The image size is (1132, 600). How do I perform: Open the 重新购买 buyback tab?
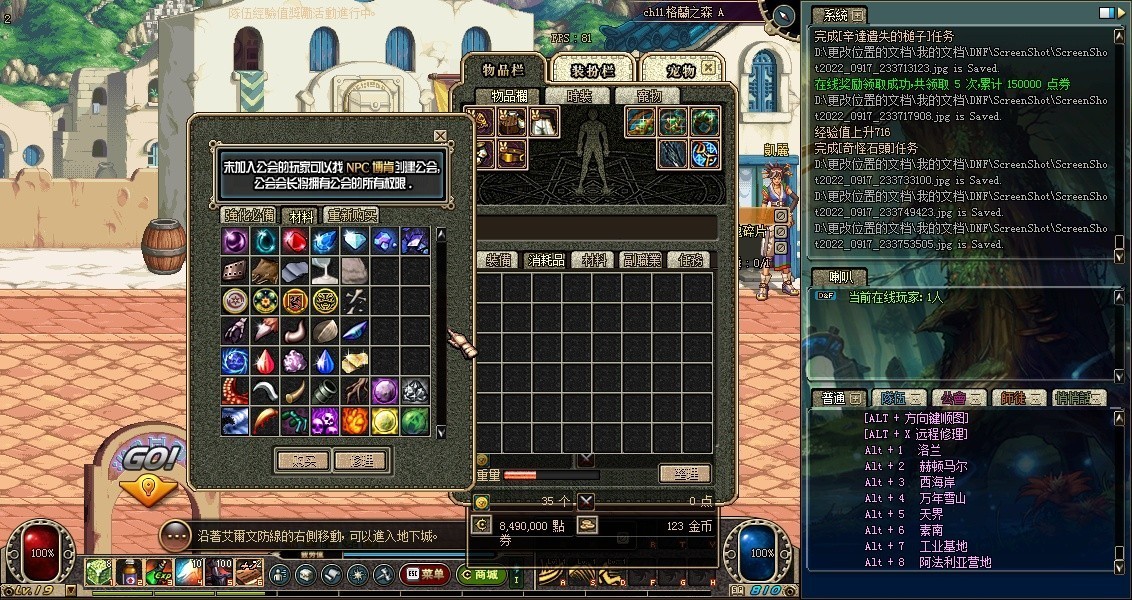click(x=350, y=215)
